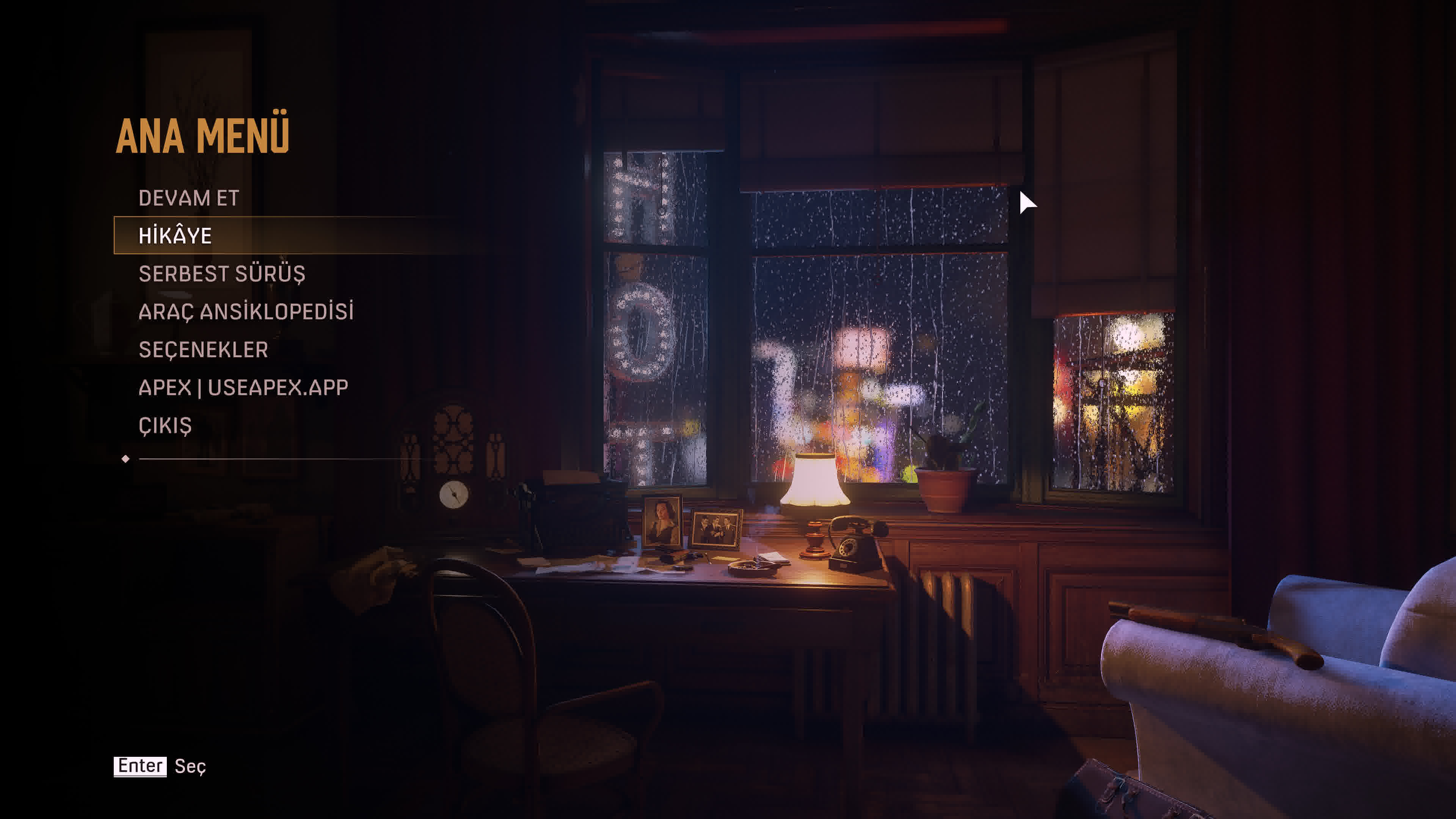
Task: Open the HİKÂYE story mode
Action: coord(175,236)
